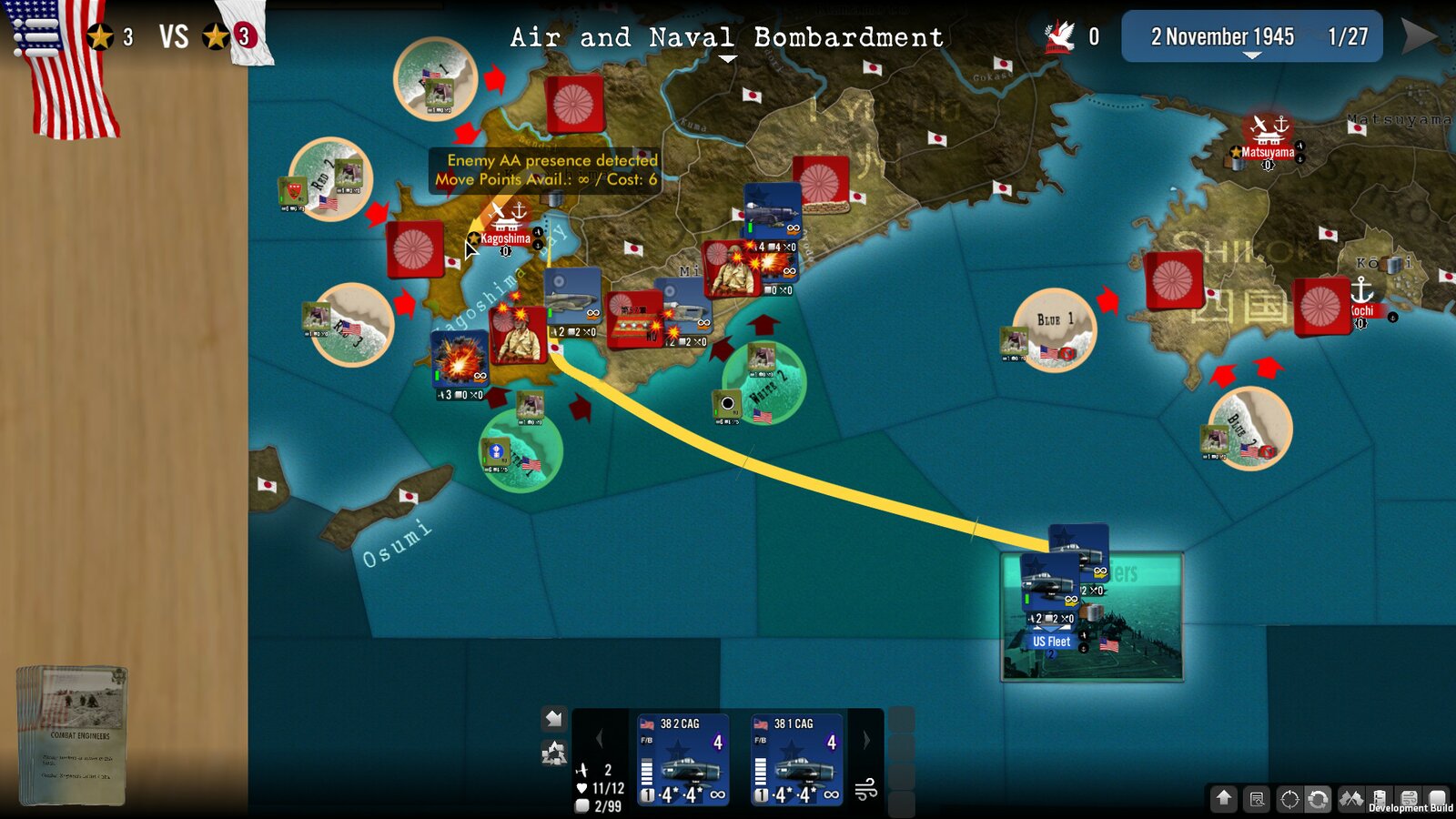Screen dimensions: 1456x819
Task: Select the targeting reticle icon in bottom toolbar
Action: 1289,800
